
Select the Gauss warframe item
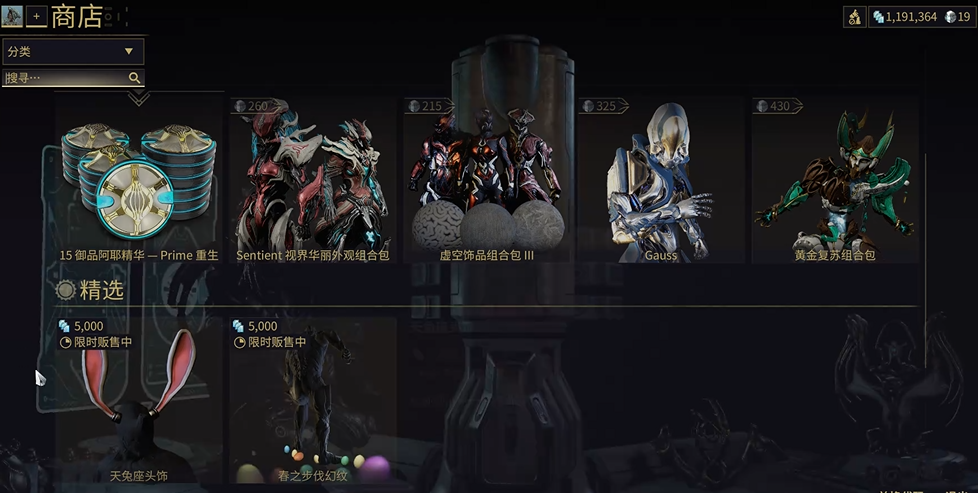coord(661,180)
